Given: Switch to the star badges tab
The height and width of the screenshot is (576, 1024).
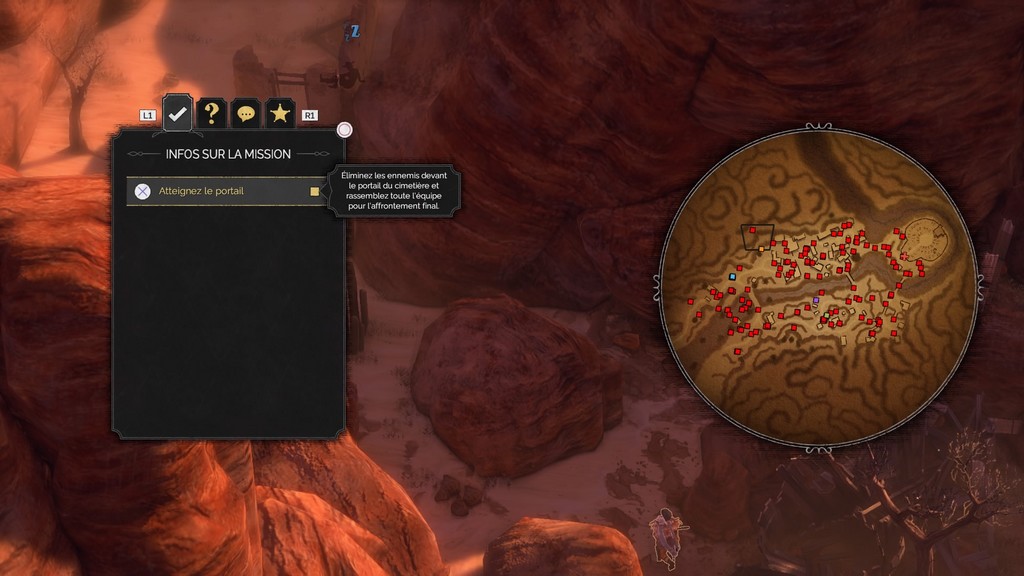Looking at the screenshot, I should (280, 114).
